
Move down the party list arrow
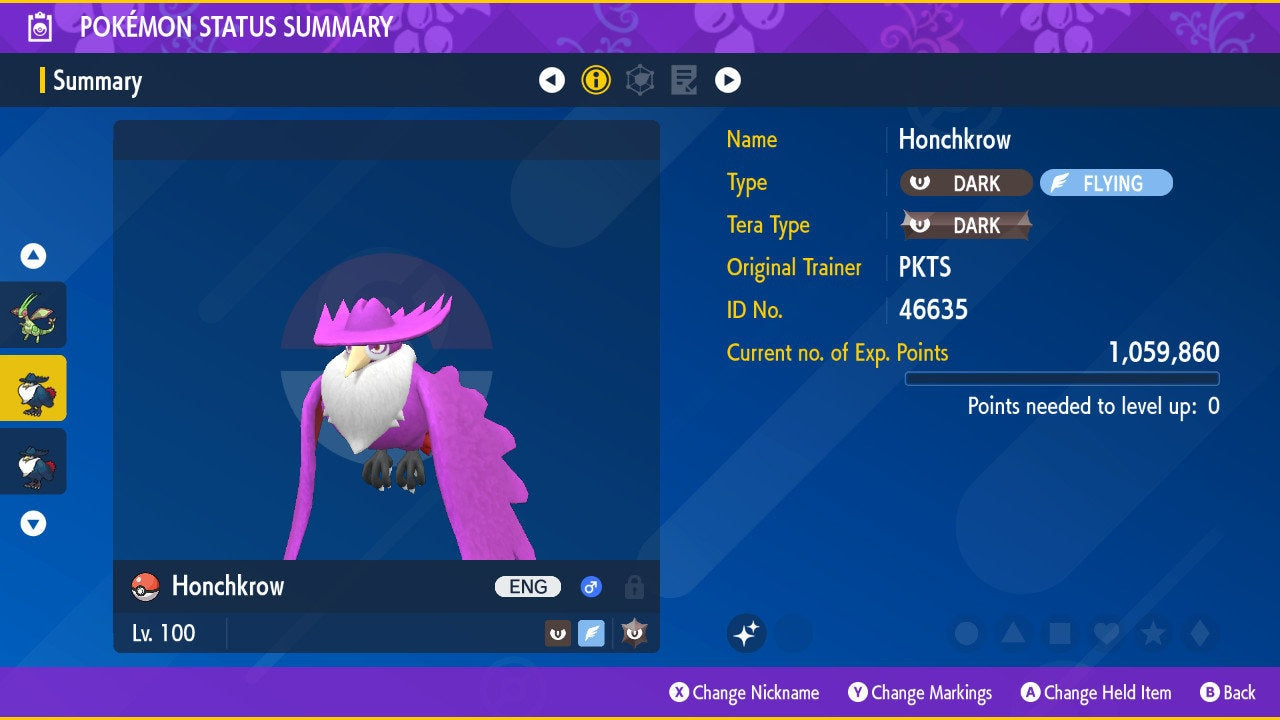[34, 523]
